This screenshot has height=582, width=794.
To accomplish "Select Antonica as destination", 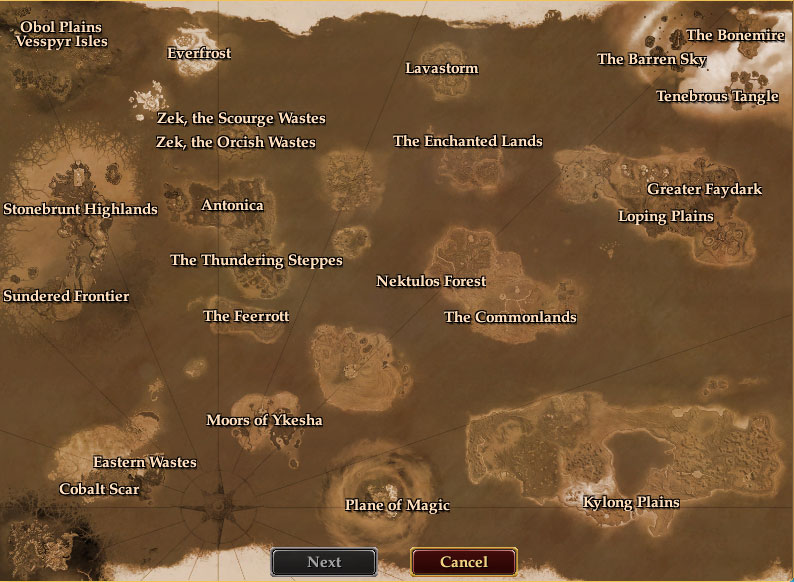I will click(x=232, y=206).
